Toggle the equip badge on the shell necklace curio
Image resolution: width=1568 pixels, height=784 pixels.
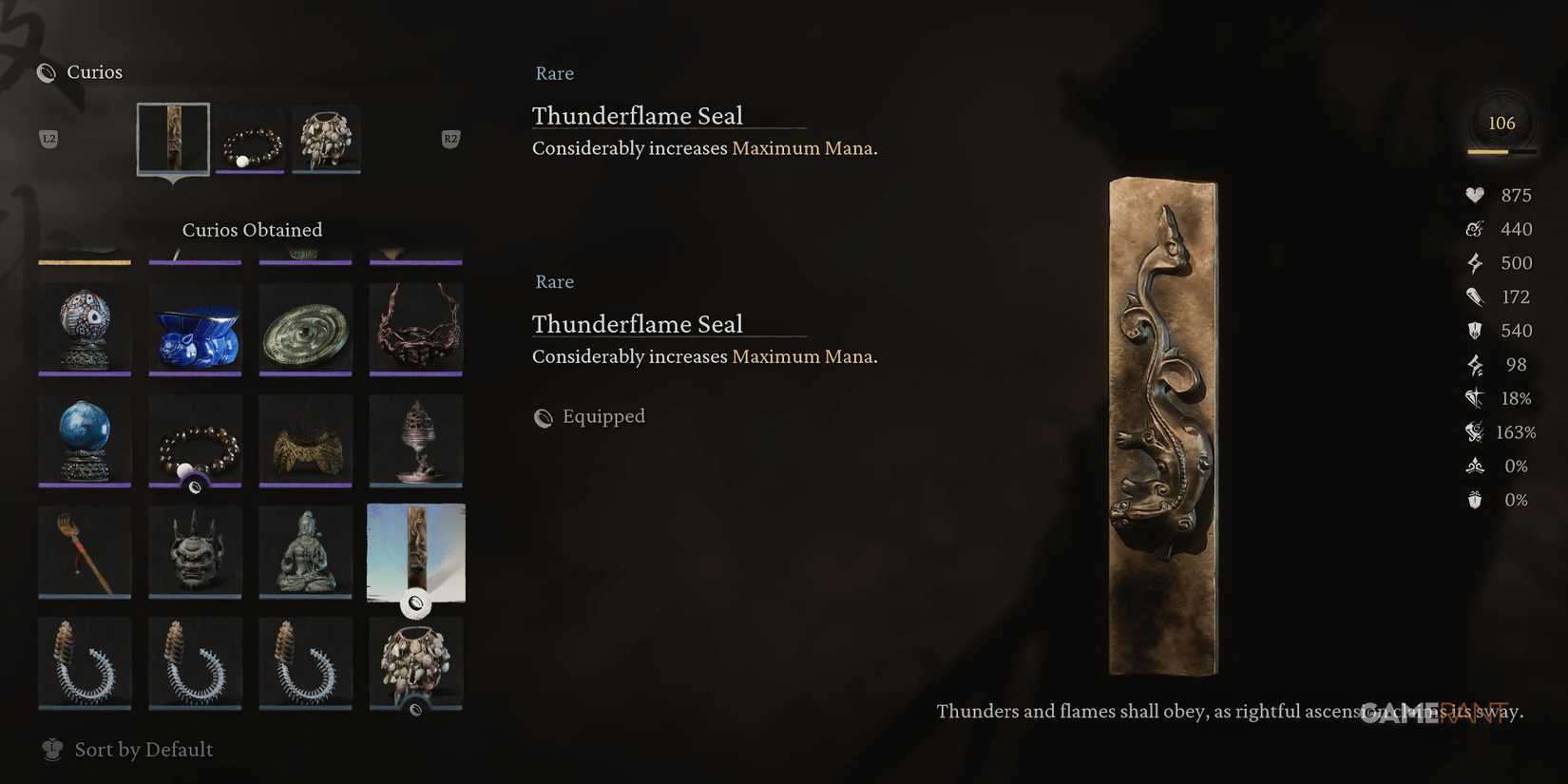tap(415, 709)
